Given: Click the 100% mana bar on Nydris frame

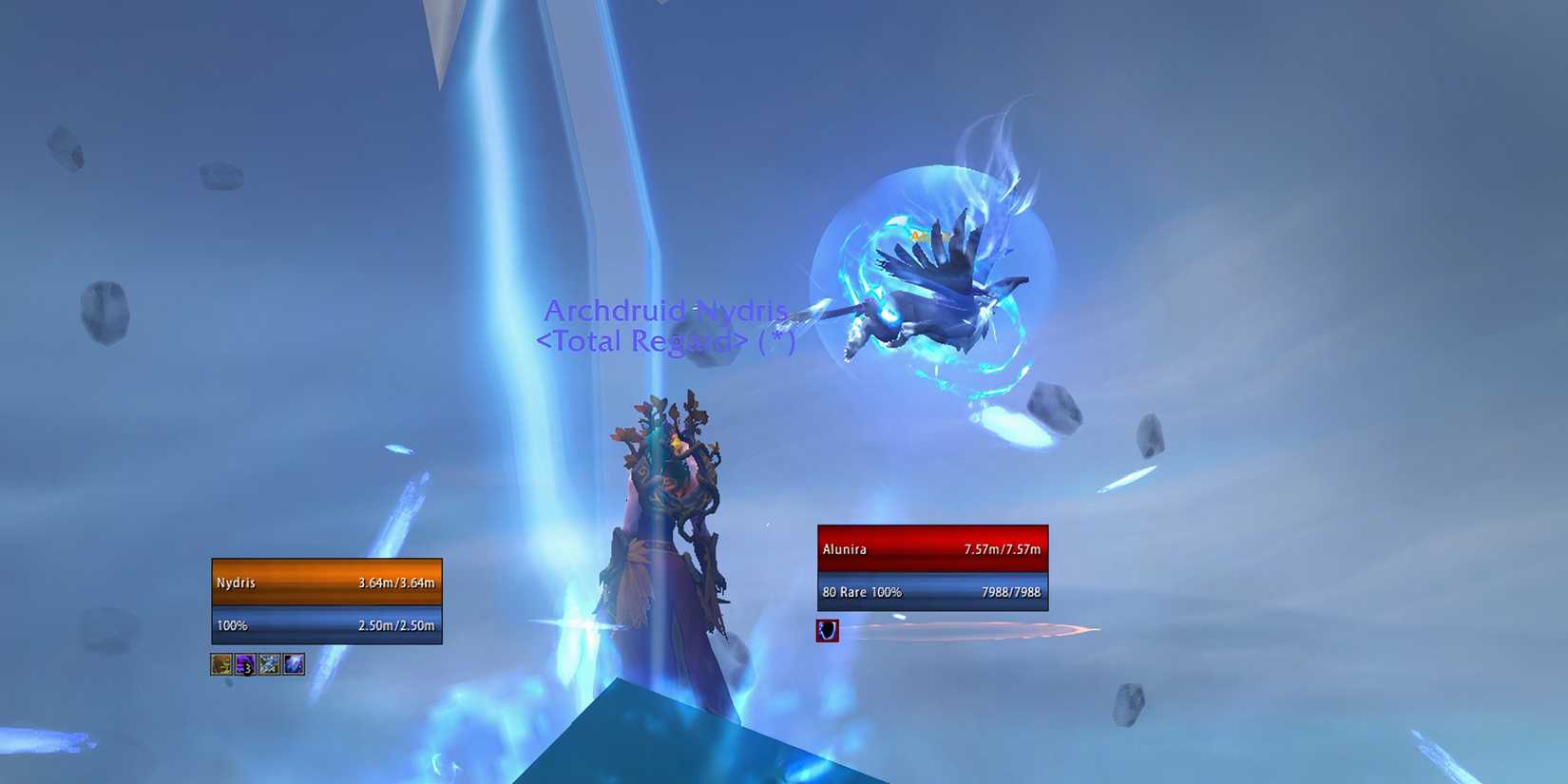Looking at the screenshot, I should (x=327, y=625).
